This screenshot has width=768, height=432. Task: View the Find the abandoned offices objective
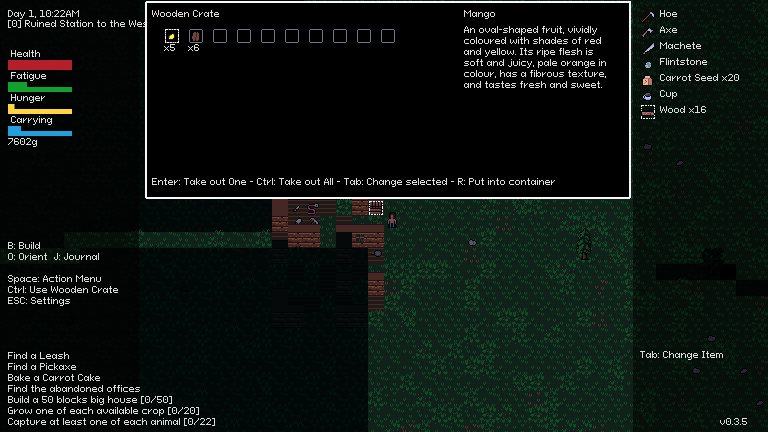[74, 389]
